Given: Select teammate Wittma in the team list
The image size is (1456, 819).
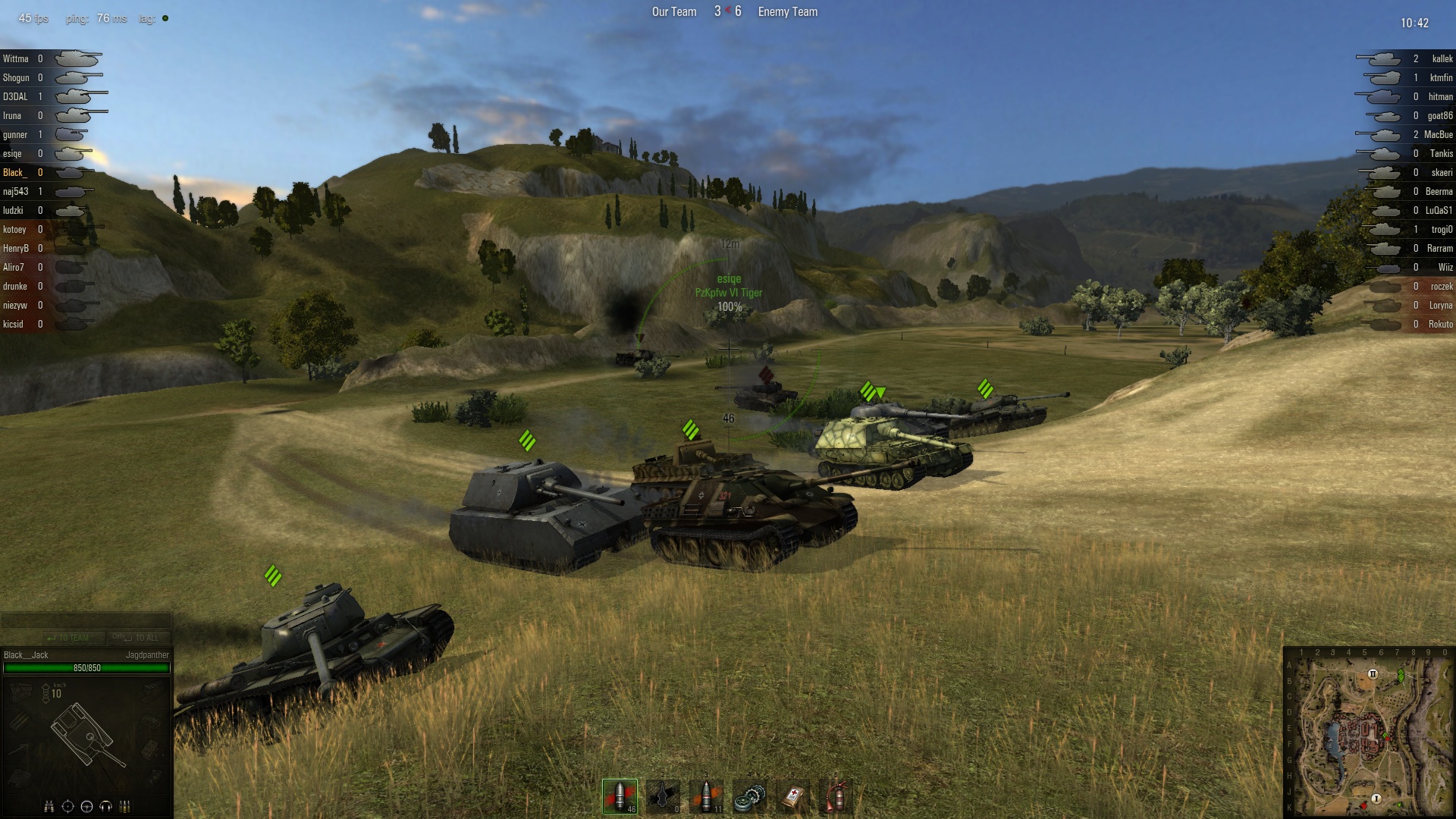Looking at the screenshot, I should coord(15,58).
